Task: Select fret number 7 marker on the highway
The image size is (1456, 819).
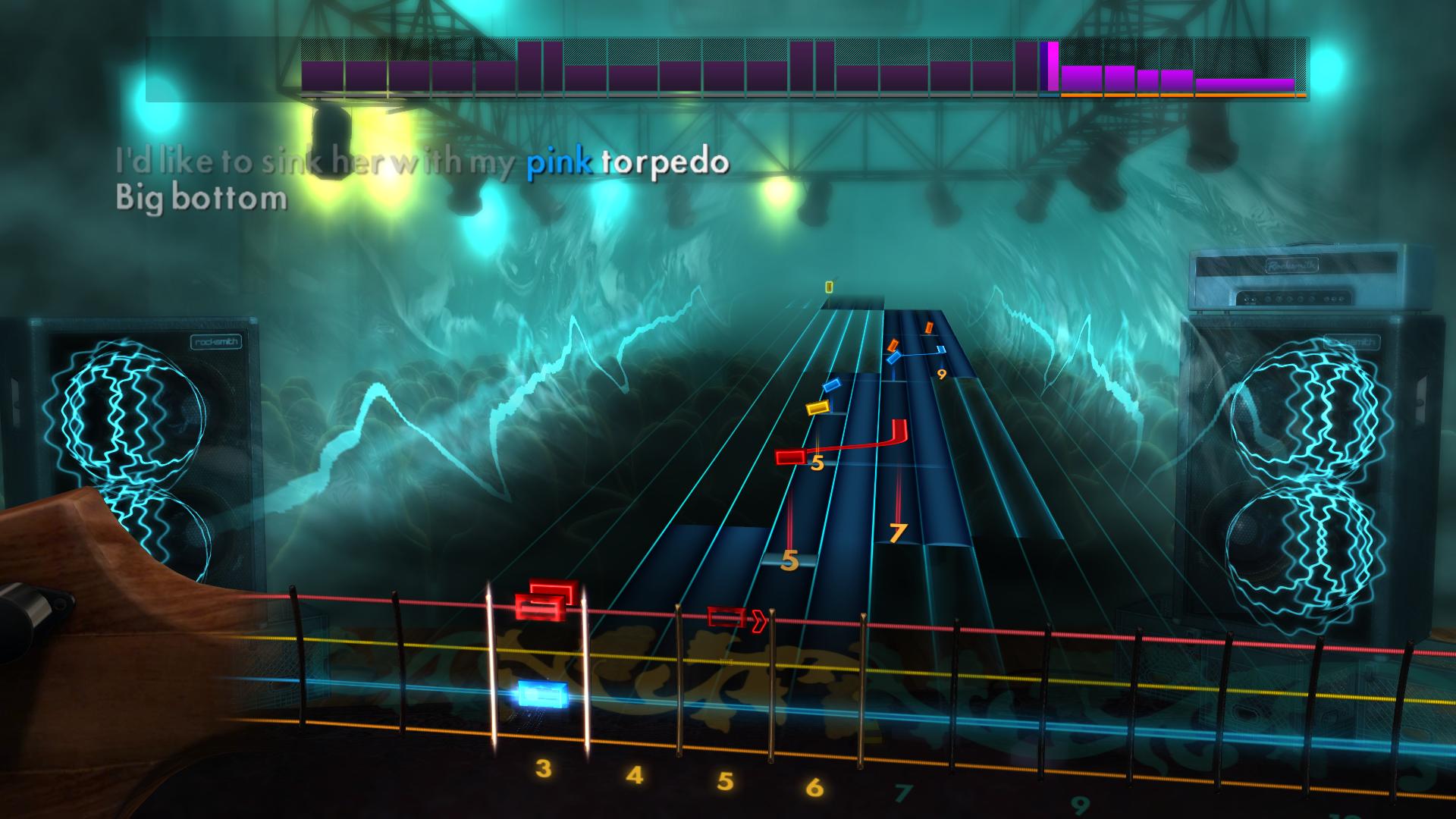Action: coord(896,531)
